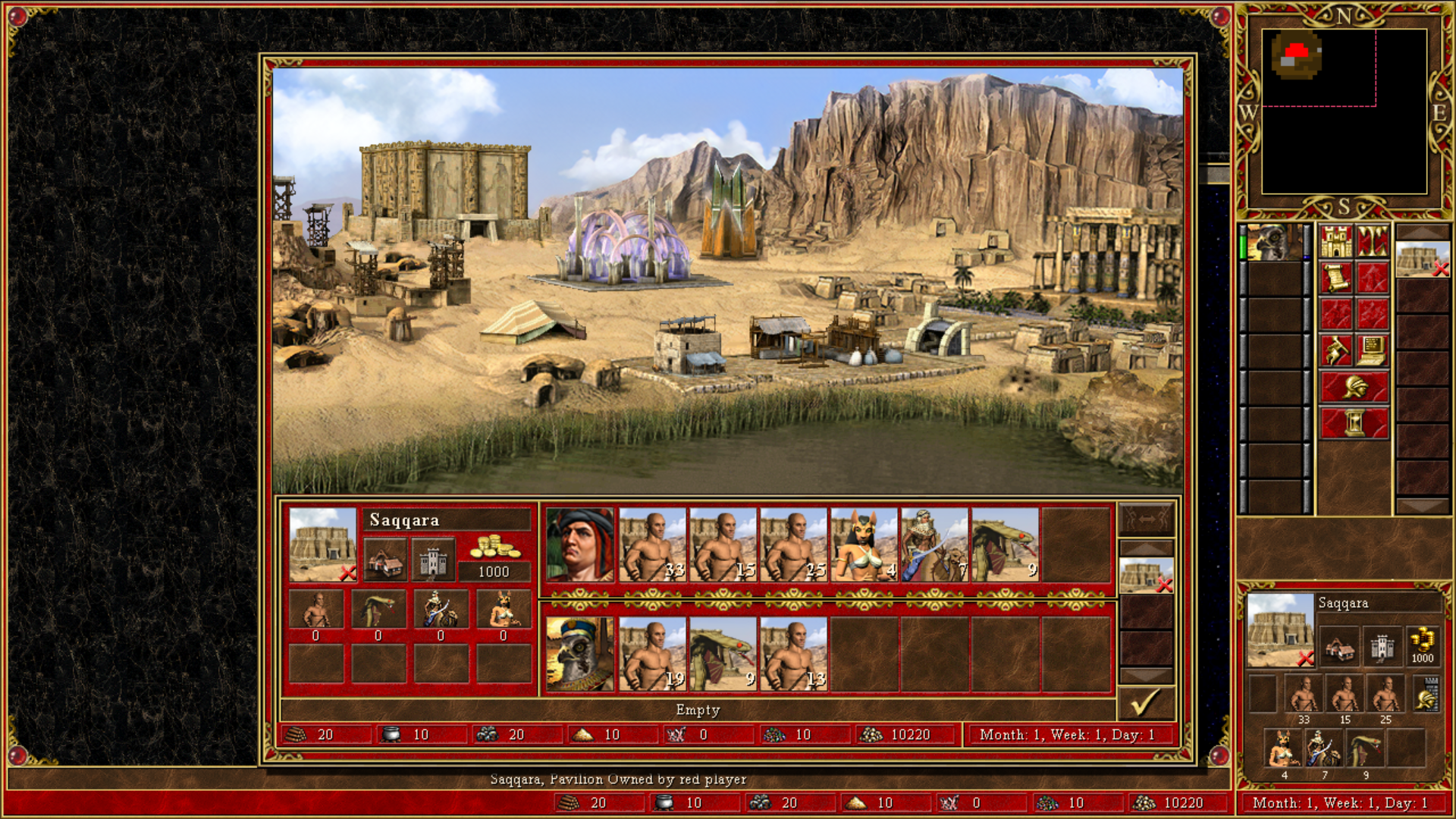Select the falcon-headed visiting hero portrait
This screenshot has width=1456, height=819.
580,654
